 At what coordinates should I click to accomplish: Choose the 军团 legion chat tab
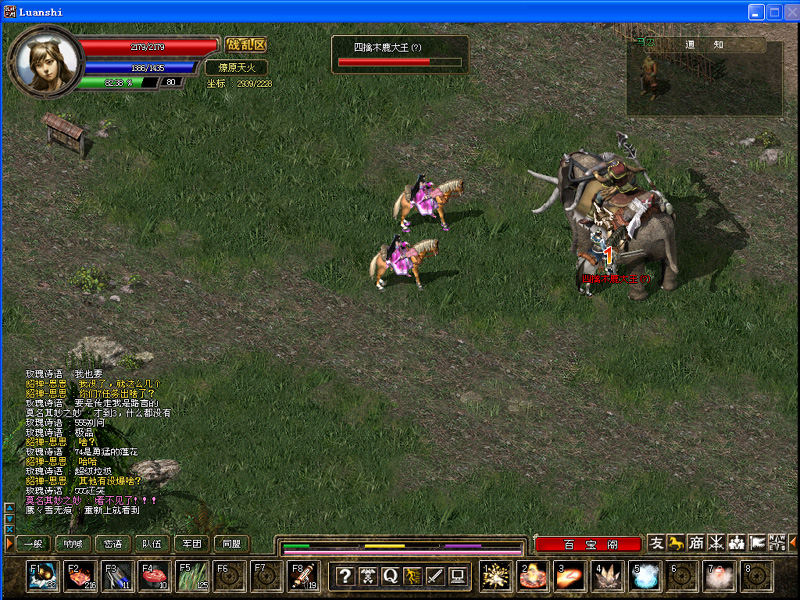click(192, 544)
